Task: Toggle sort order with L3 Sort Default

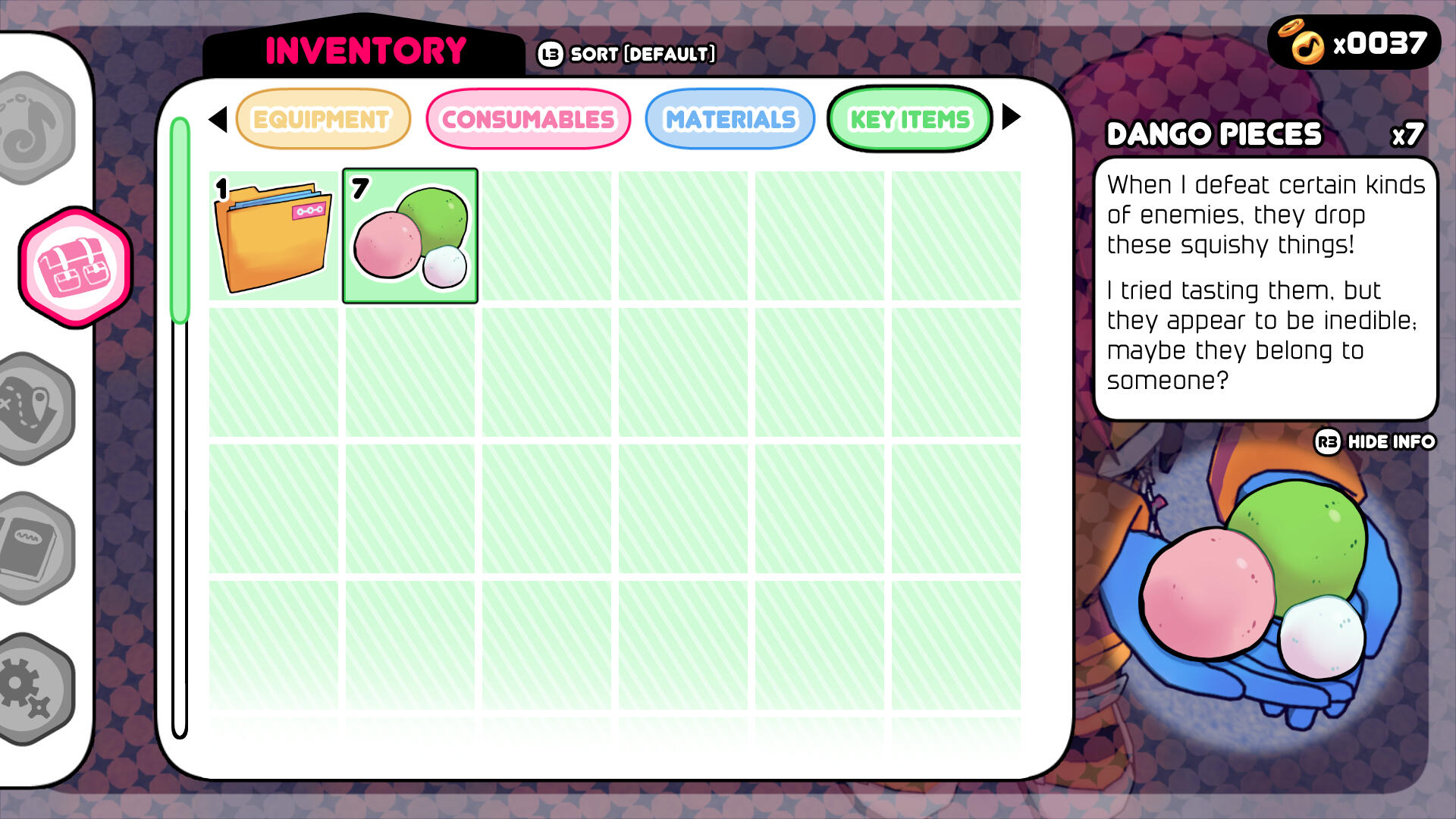Action: (626, 53)
